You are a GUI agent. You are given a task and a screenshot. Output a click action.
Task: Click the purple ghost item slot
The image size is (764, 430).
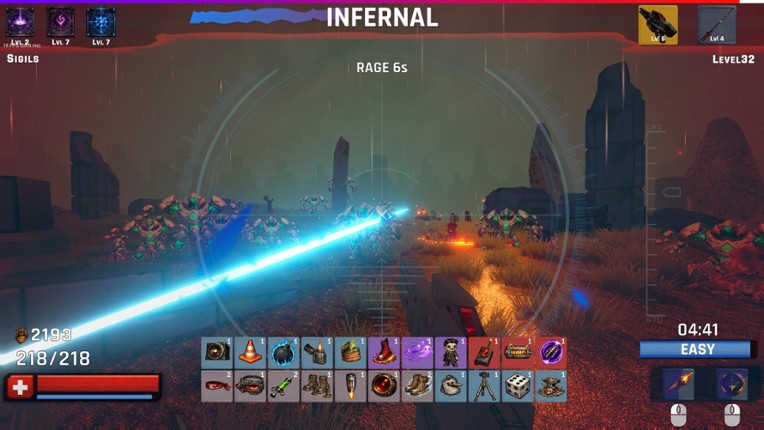tap(417, 352)
